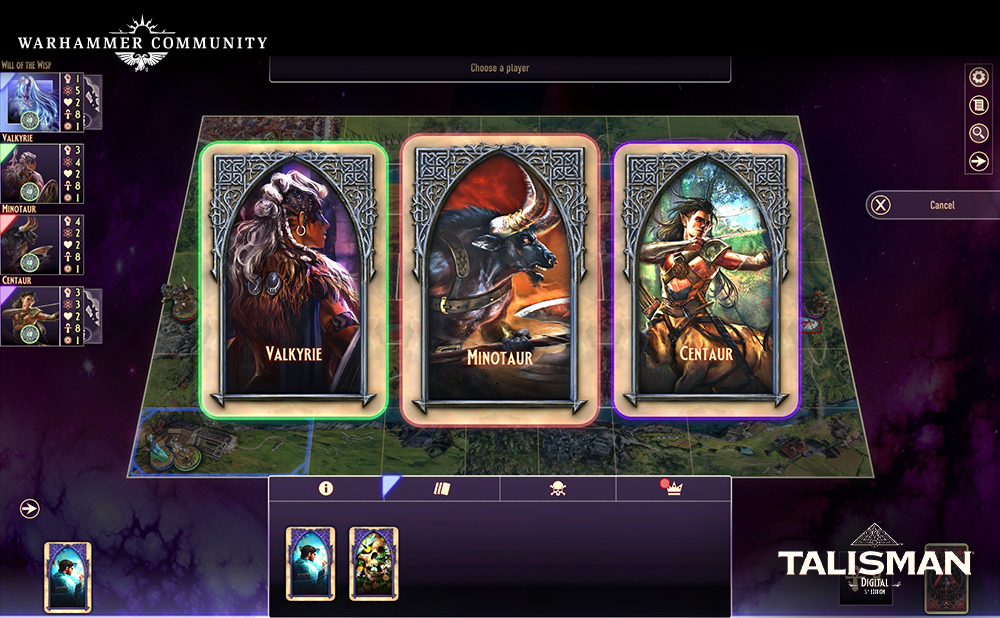Switch to the info tab
The image size is (1000, 618).
pos(325,488)
